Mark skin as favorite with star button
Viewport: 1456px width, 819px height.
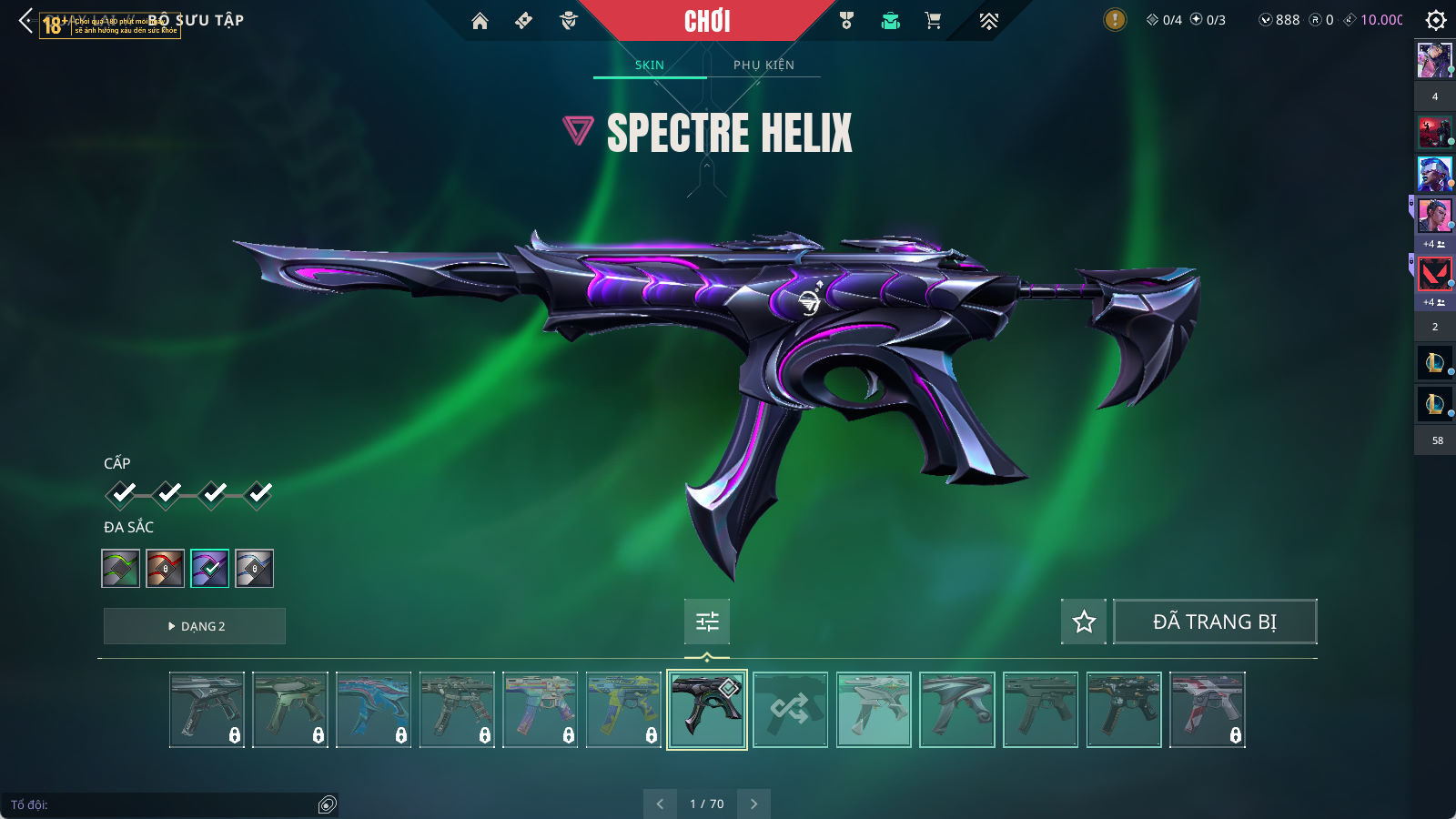[x=1084, y=622]
